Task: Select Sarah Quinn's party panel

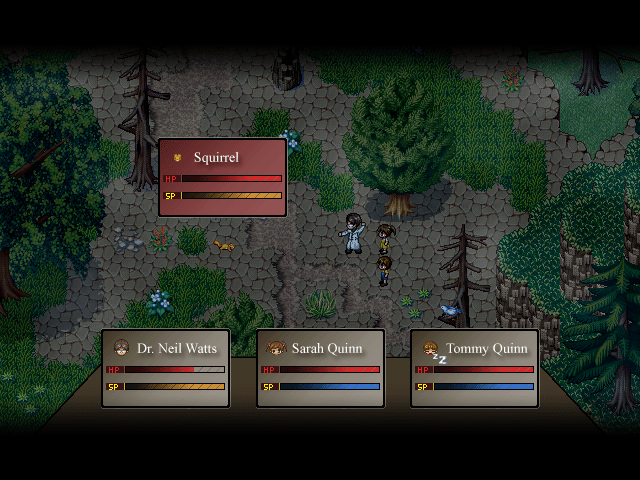Action: (x=320, y=368)
